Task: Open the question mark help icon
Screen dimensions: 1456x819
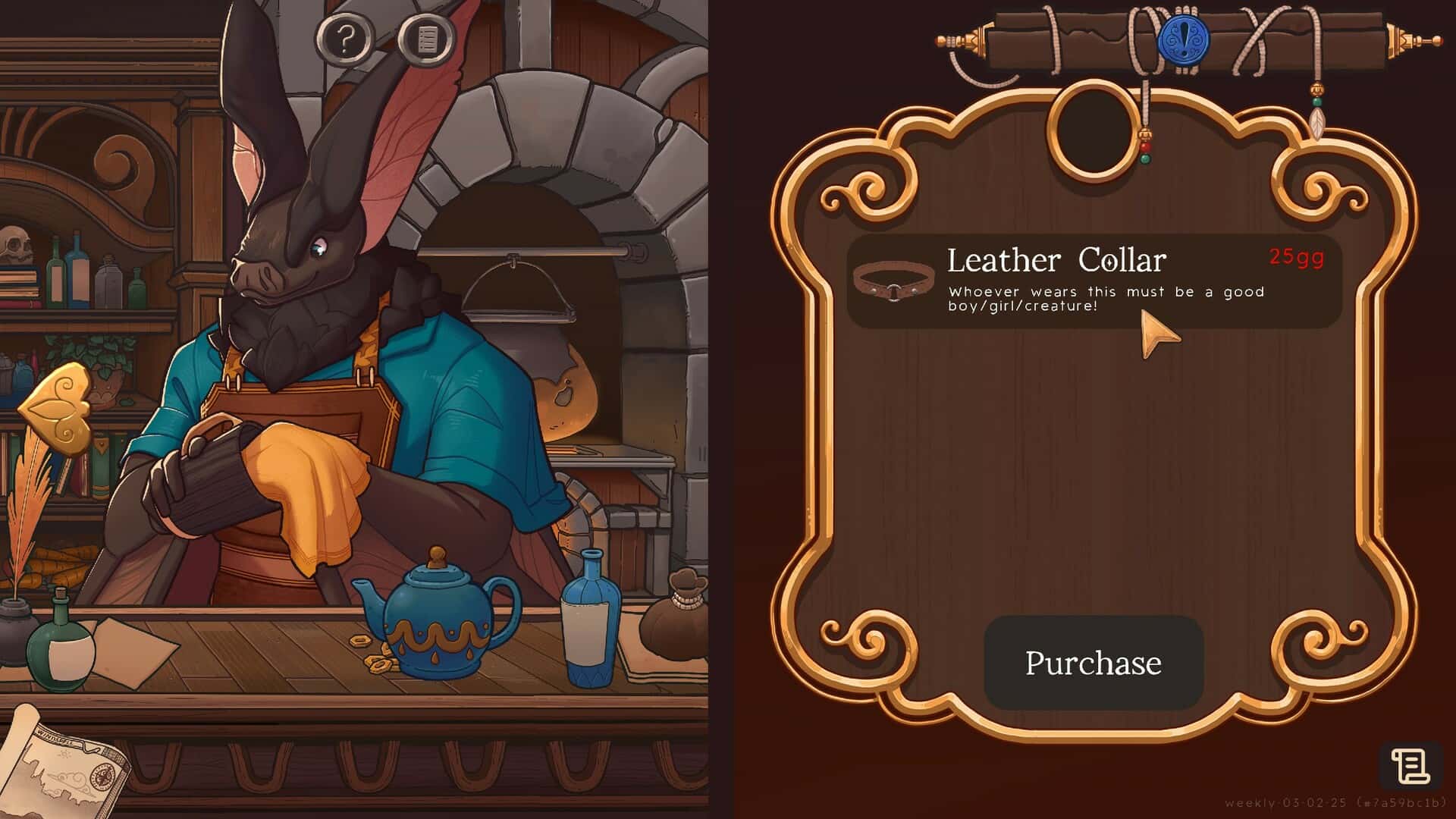Action: 345,36
